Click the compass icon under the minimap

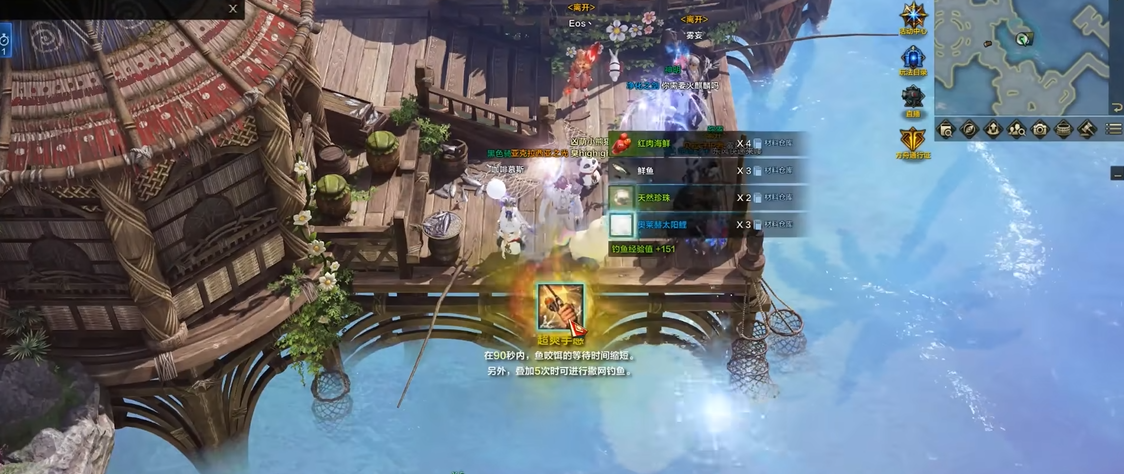969,129
